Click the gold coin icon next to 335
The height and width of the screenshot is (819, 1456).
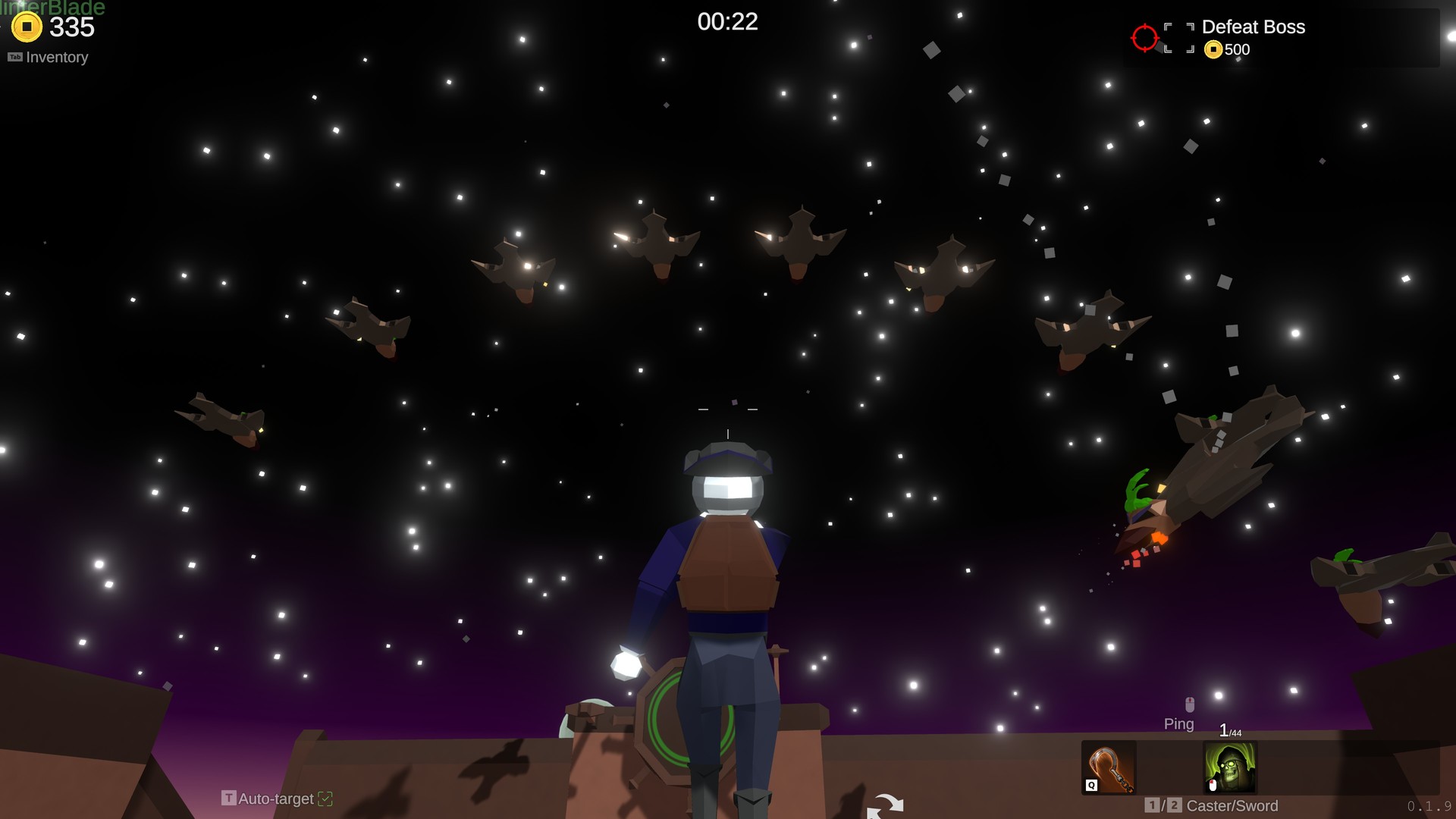coord(27,28)
